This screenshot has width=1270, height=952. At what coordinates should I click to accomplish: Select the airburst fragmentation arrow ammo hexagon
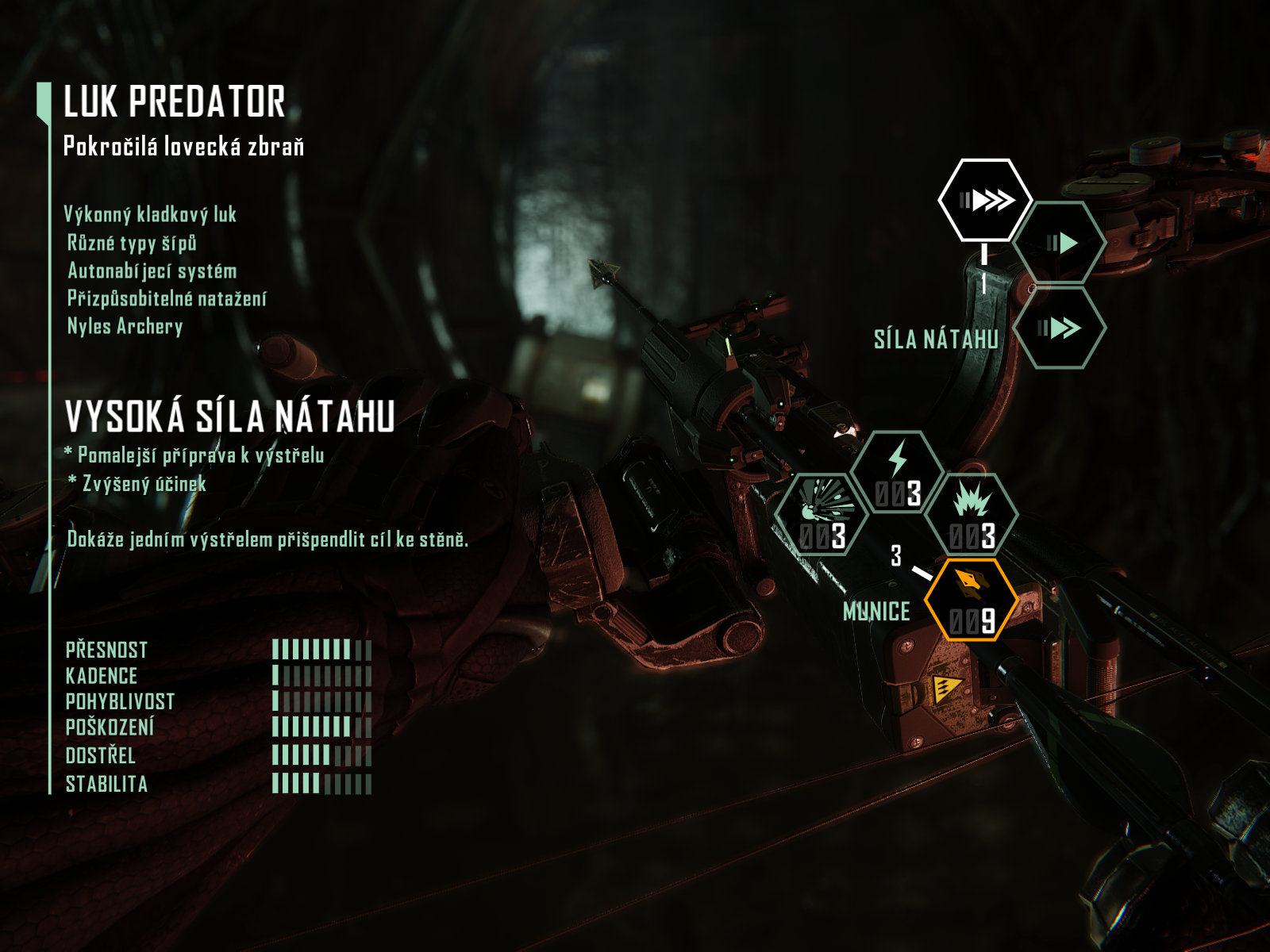822,516
